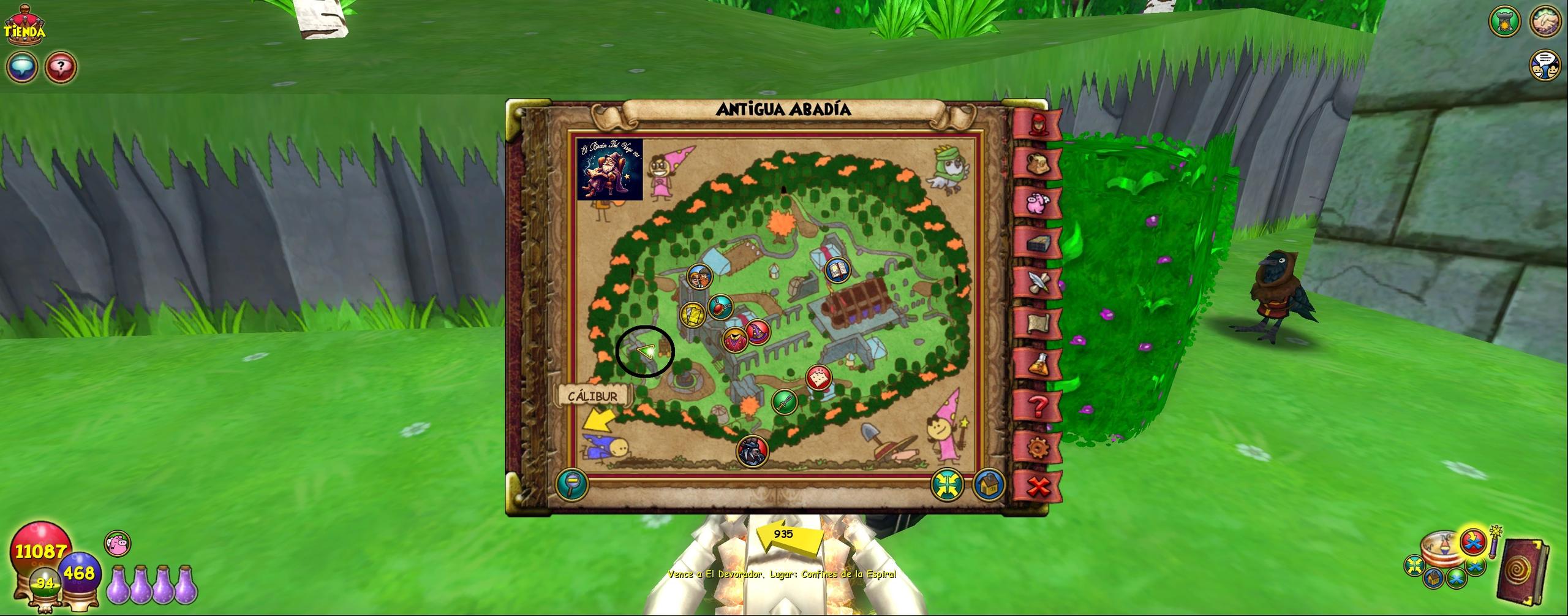
Task: Click the yellow cards marker on the map
Action: [x=693, y=314]
